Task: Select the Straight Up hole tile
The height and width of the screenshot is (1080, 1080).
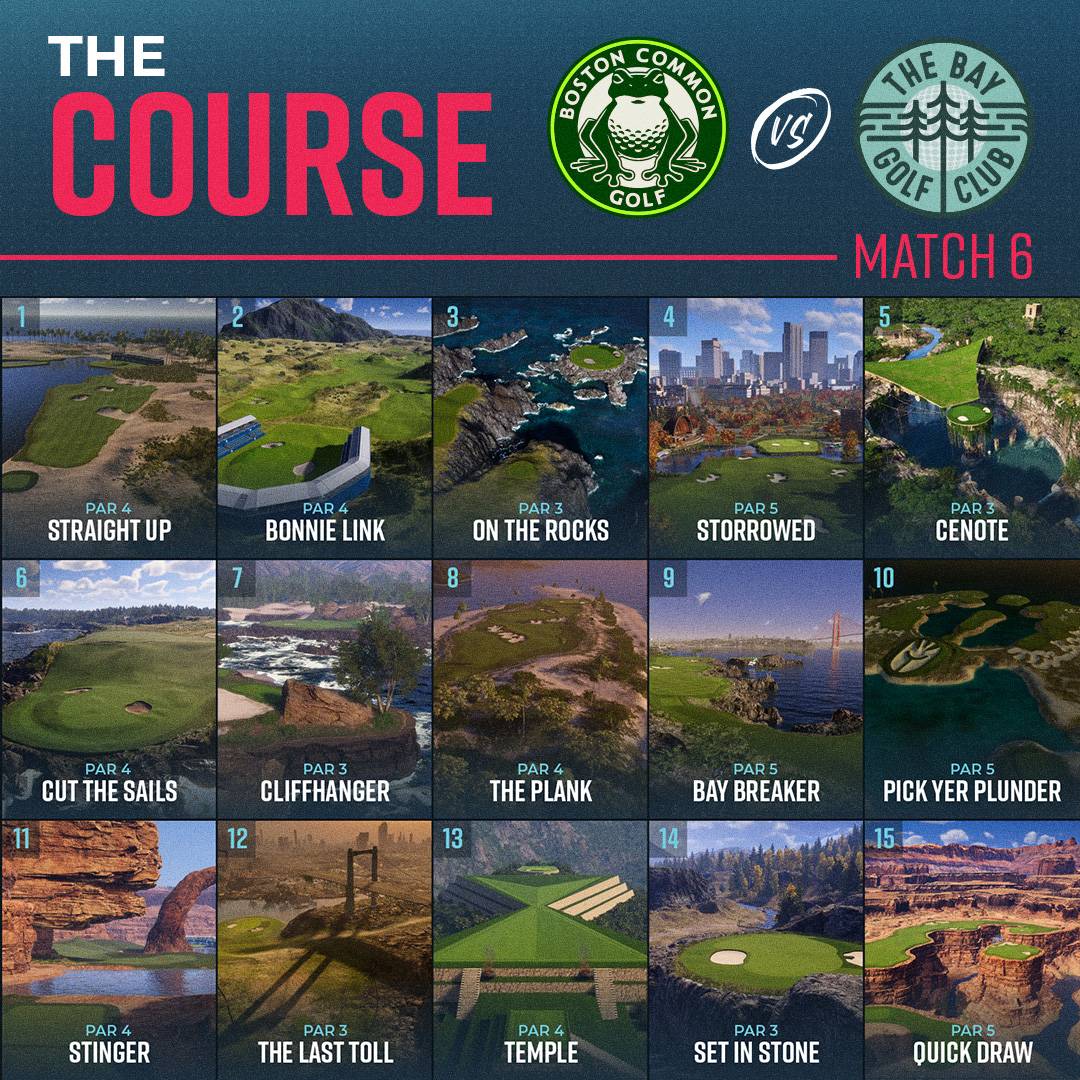Action: pyautogui.click(x=108, y=425)
